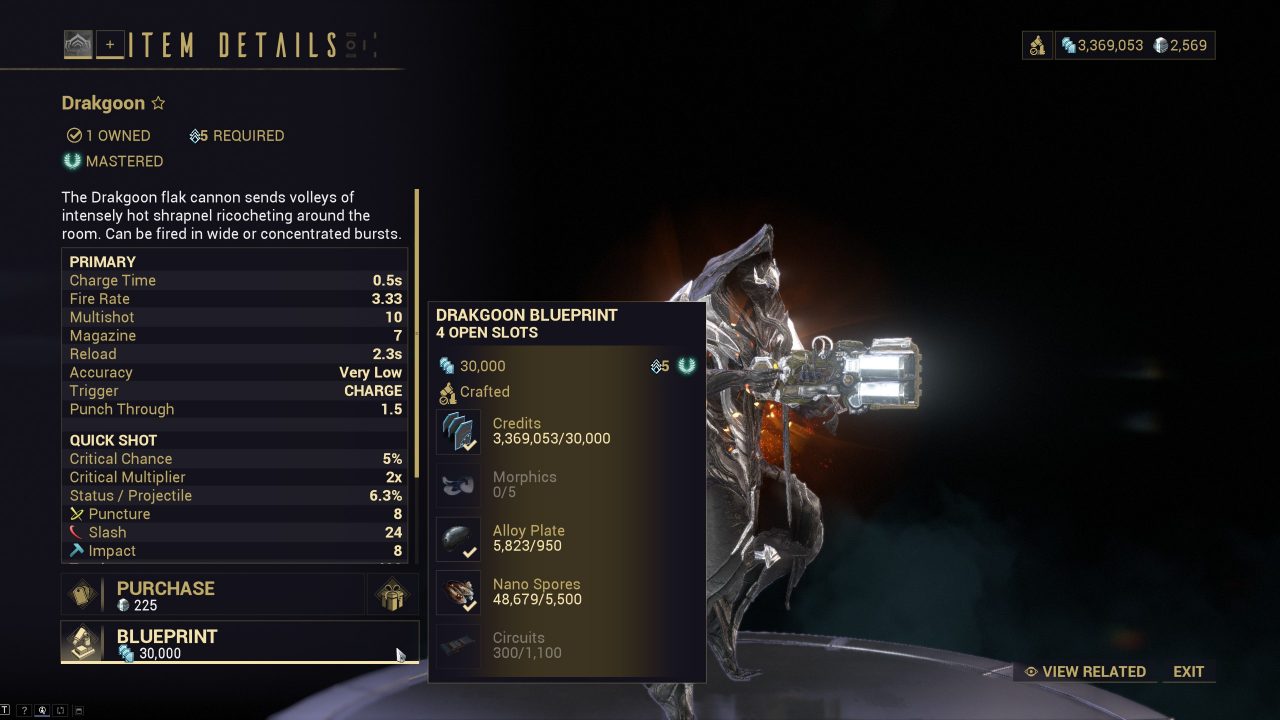Open View Related items
The height and width of the screenshot is (720, 1280).
coord(1085,671)
